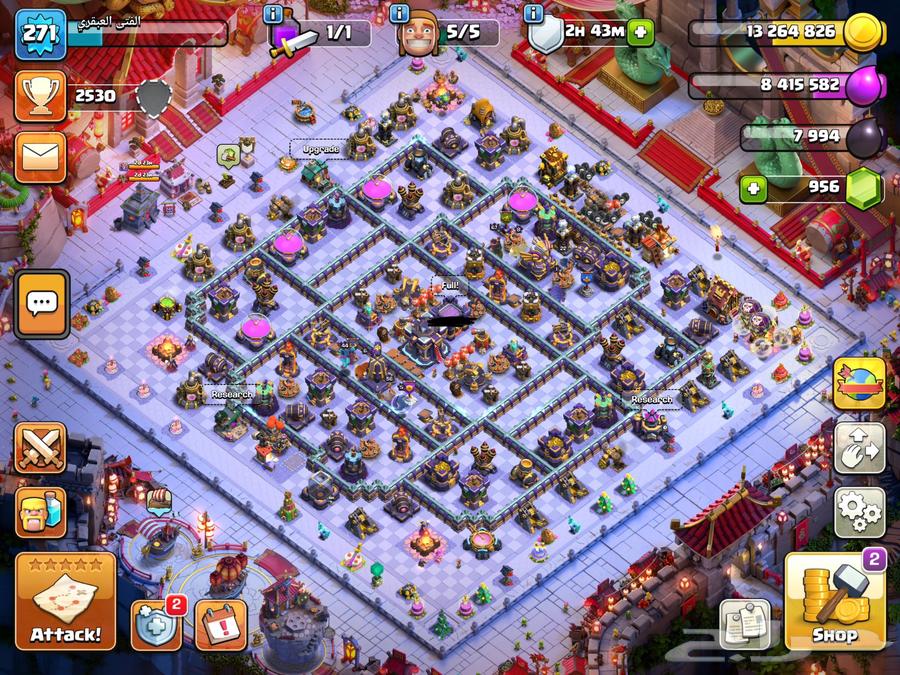Image resolution: width=900 pixels, height=675 pixels.
Task: Open the globe button
Action: pyautogui.click(x=859, y=384)
